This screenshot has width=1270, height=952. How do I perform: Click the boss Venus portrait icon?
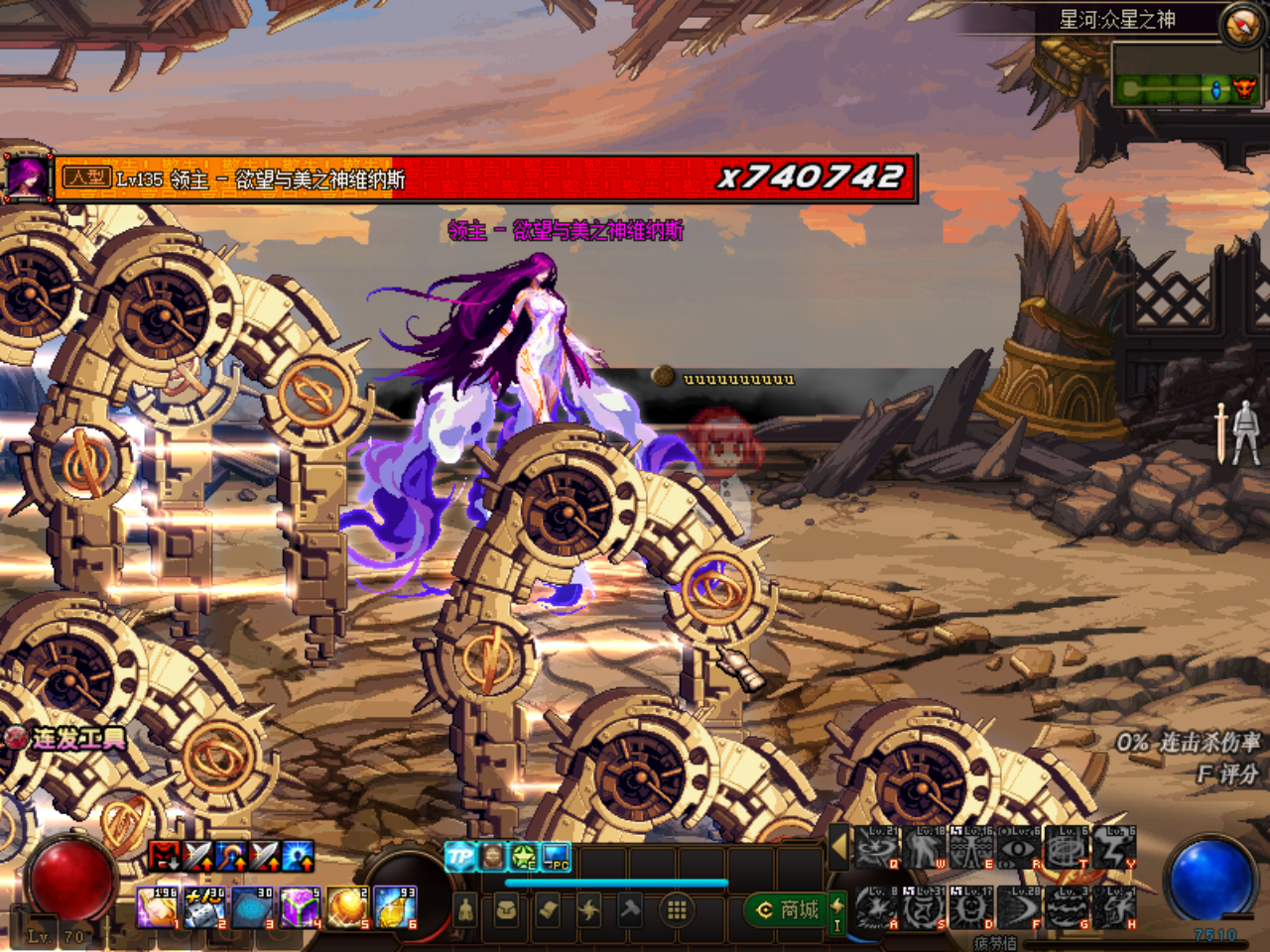[27, 178]
